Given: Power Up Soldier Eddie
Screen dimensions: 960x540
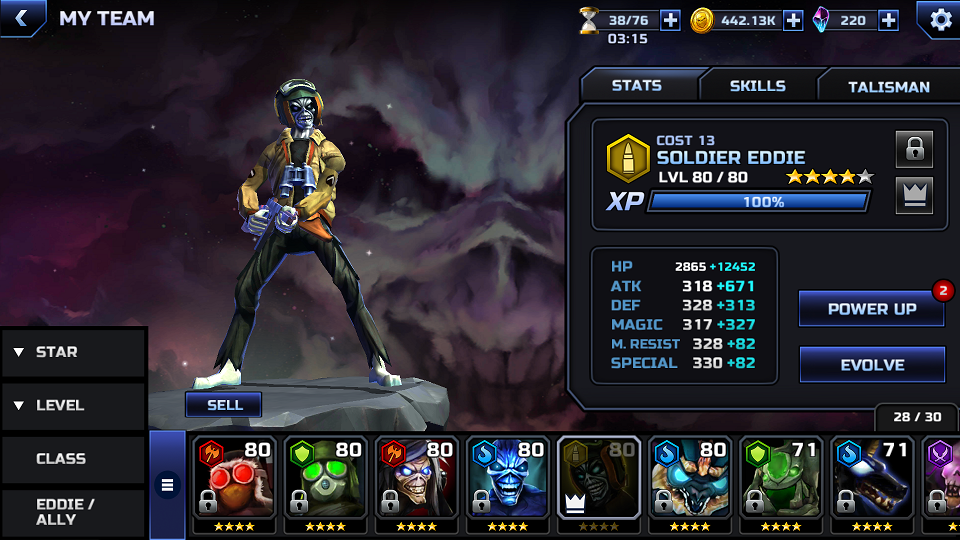Looking at the screenshot, I should (871, 309).
